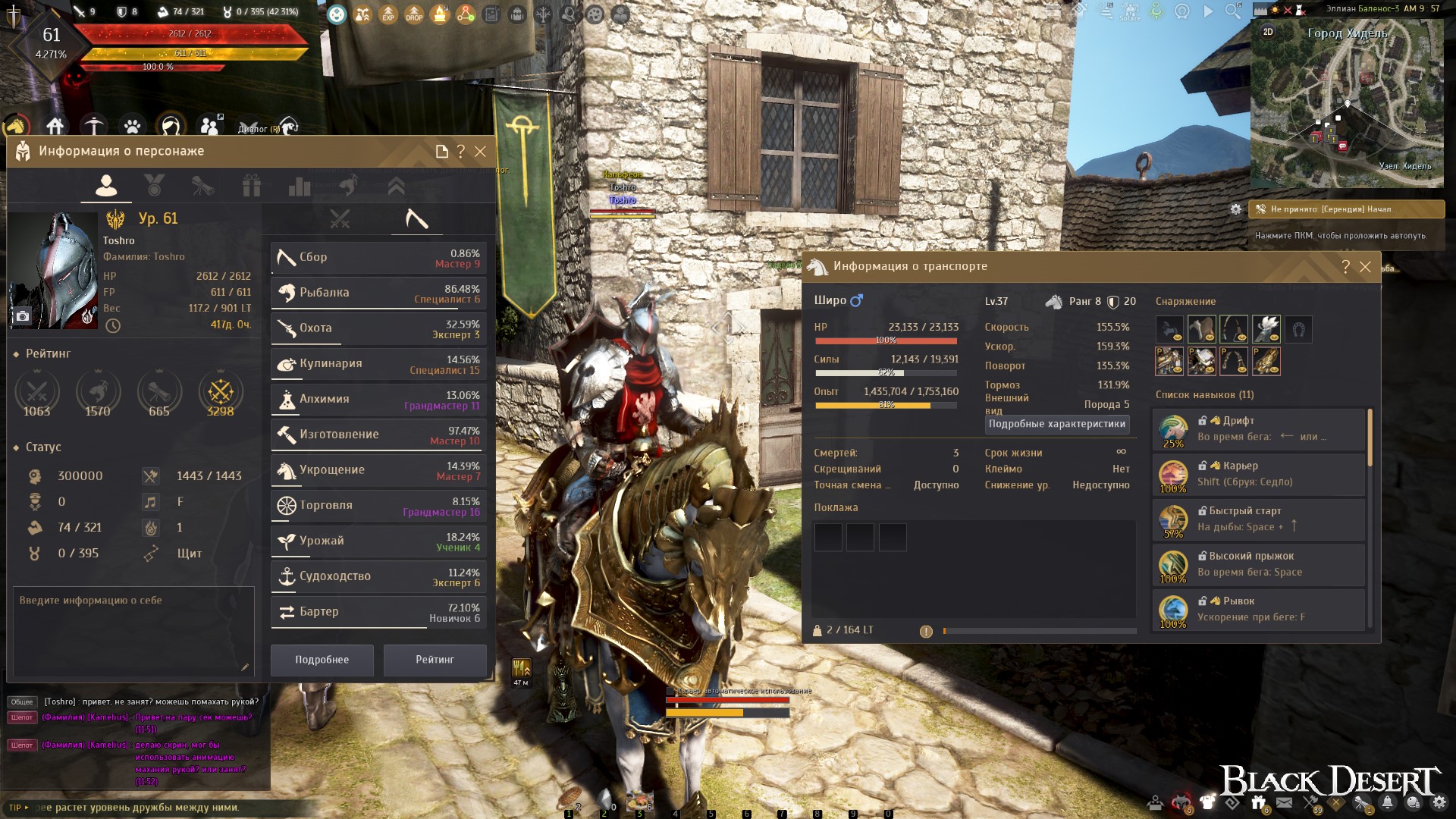Toggle the minimap 2D view button
Viewport: 1456px width, 819px height.
coord(1268,32)
